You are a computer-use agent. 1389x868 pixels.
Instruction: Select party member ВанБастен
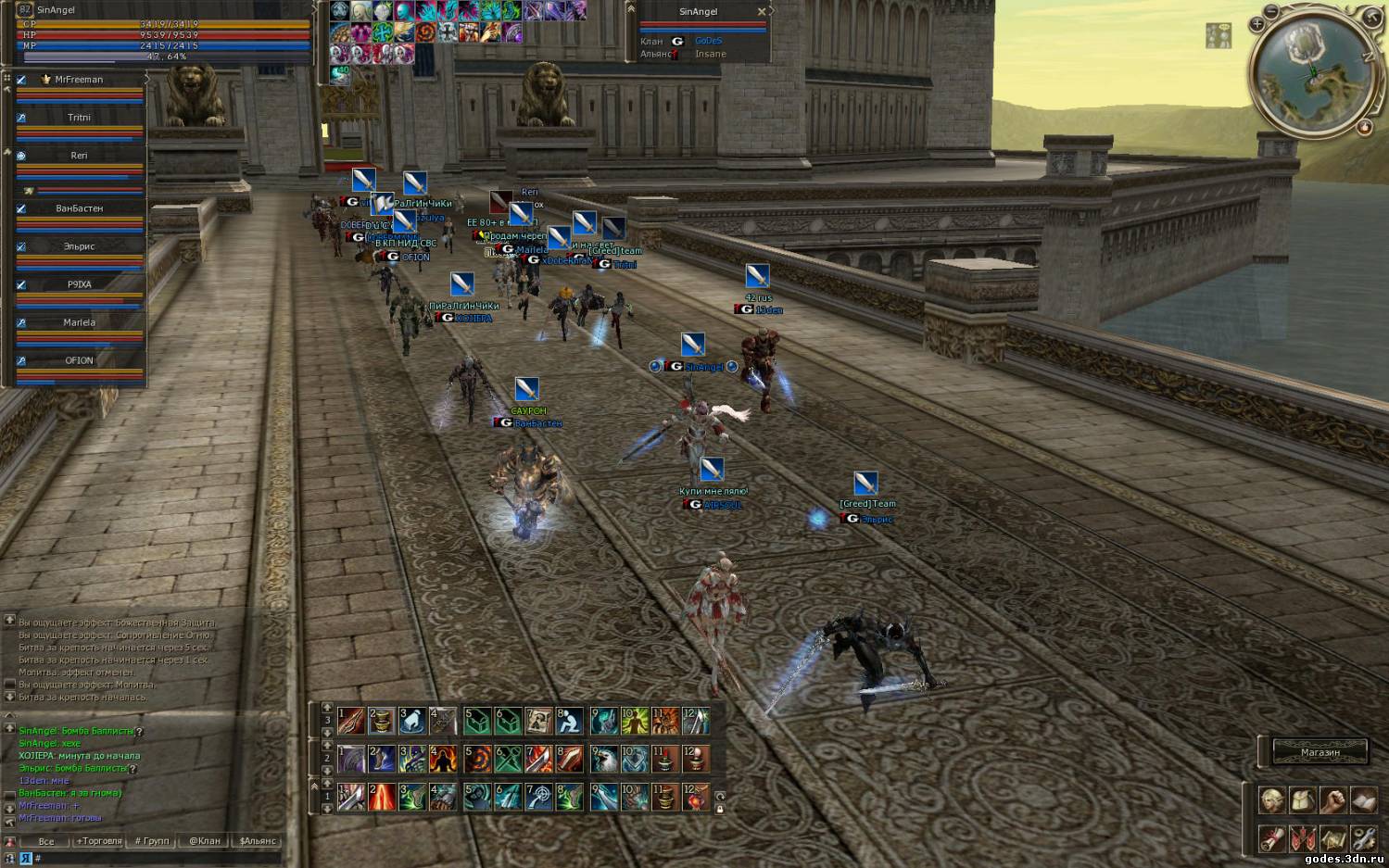79,208
